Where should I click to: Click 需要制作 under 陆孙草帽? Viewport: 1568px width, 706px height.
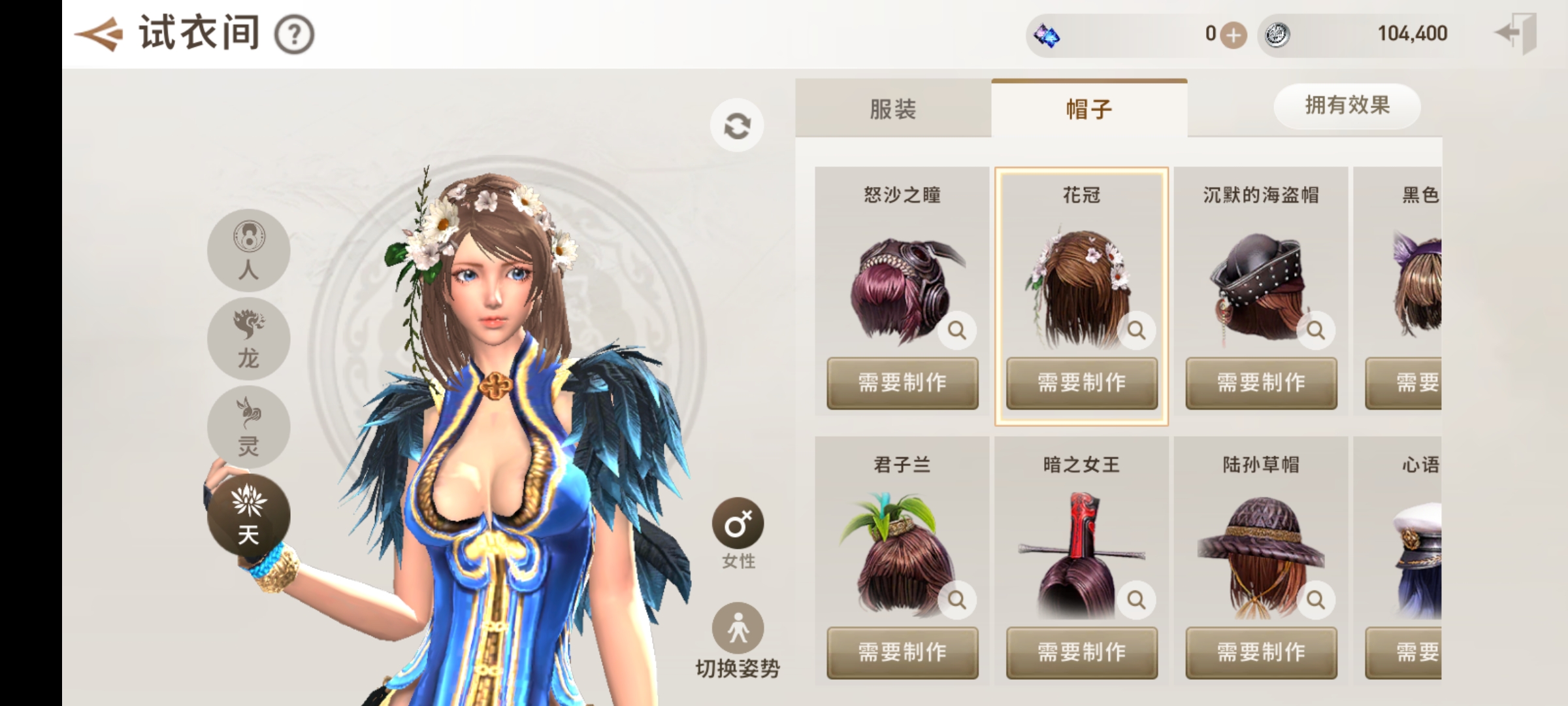[x=1261, y=652]
